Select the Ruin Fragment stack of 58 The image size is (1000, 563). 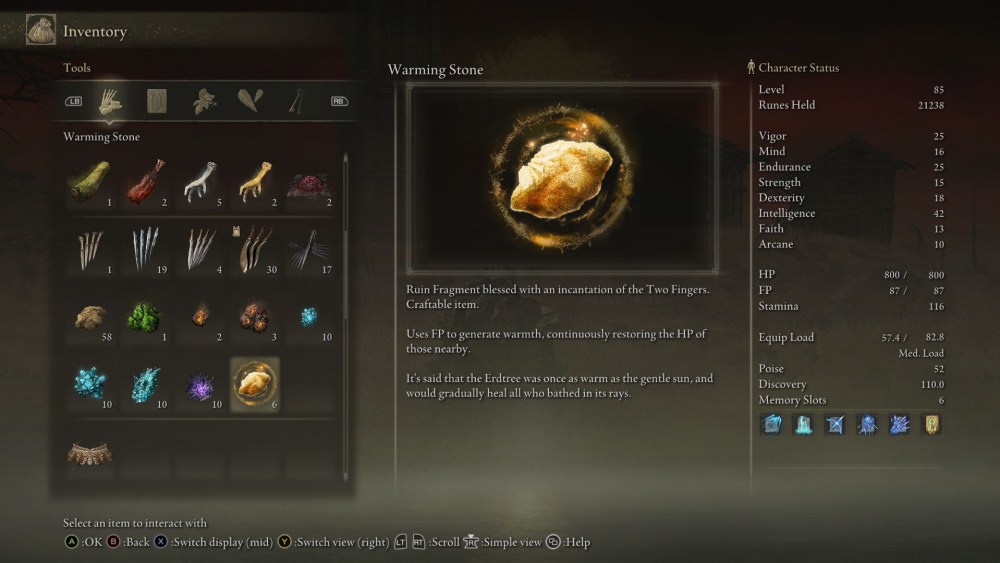tap(92, 317)
